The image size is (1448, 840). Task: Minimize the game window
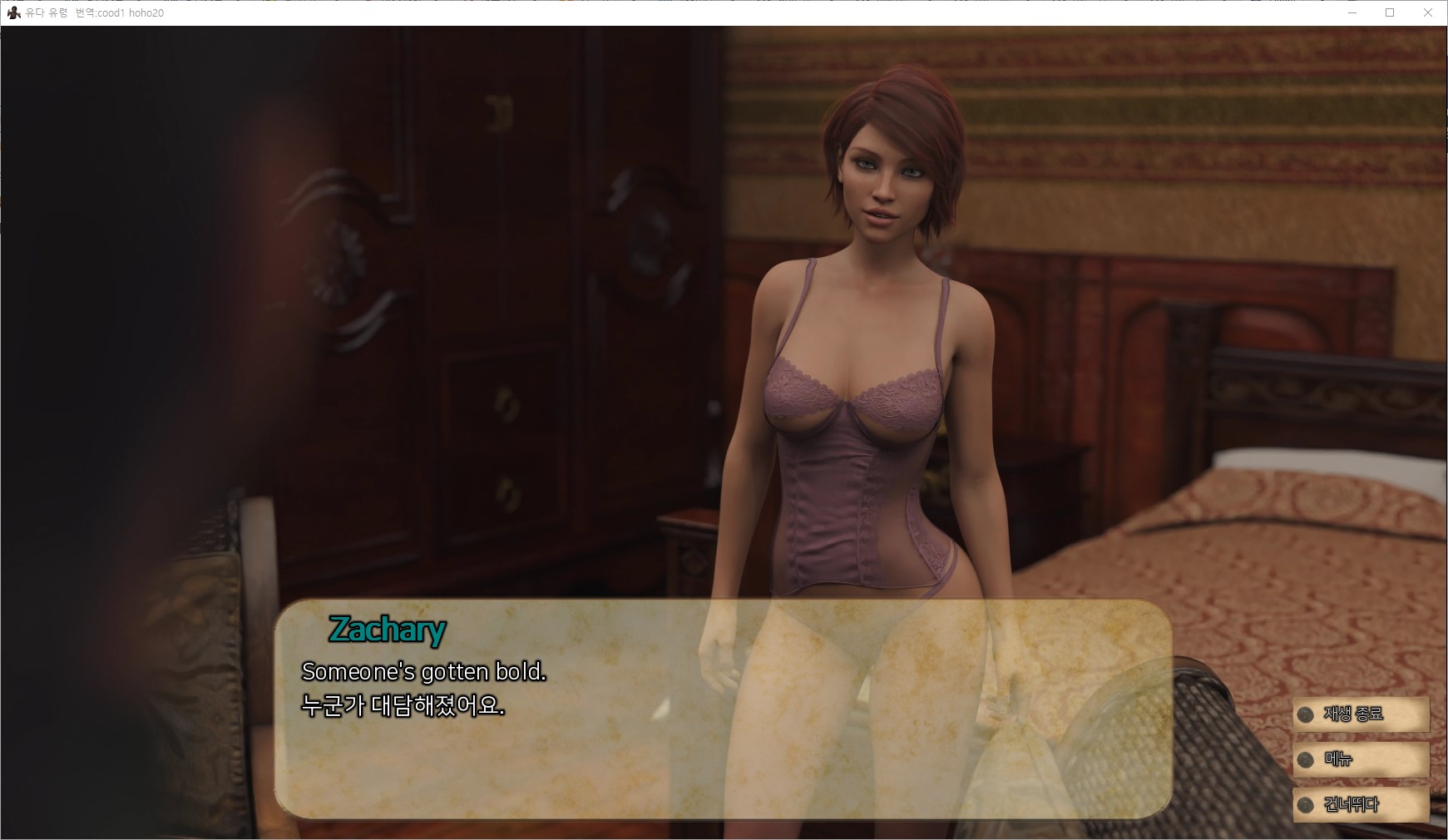[x=1352, y=13]
